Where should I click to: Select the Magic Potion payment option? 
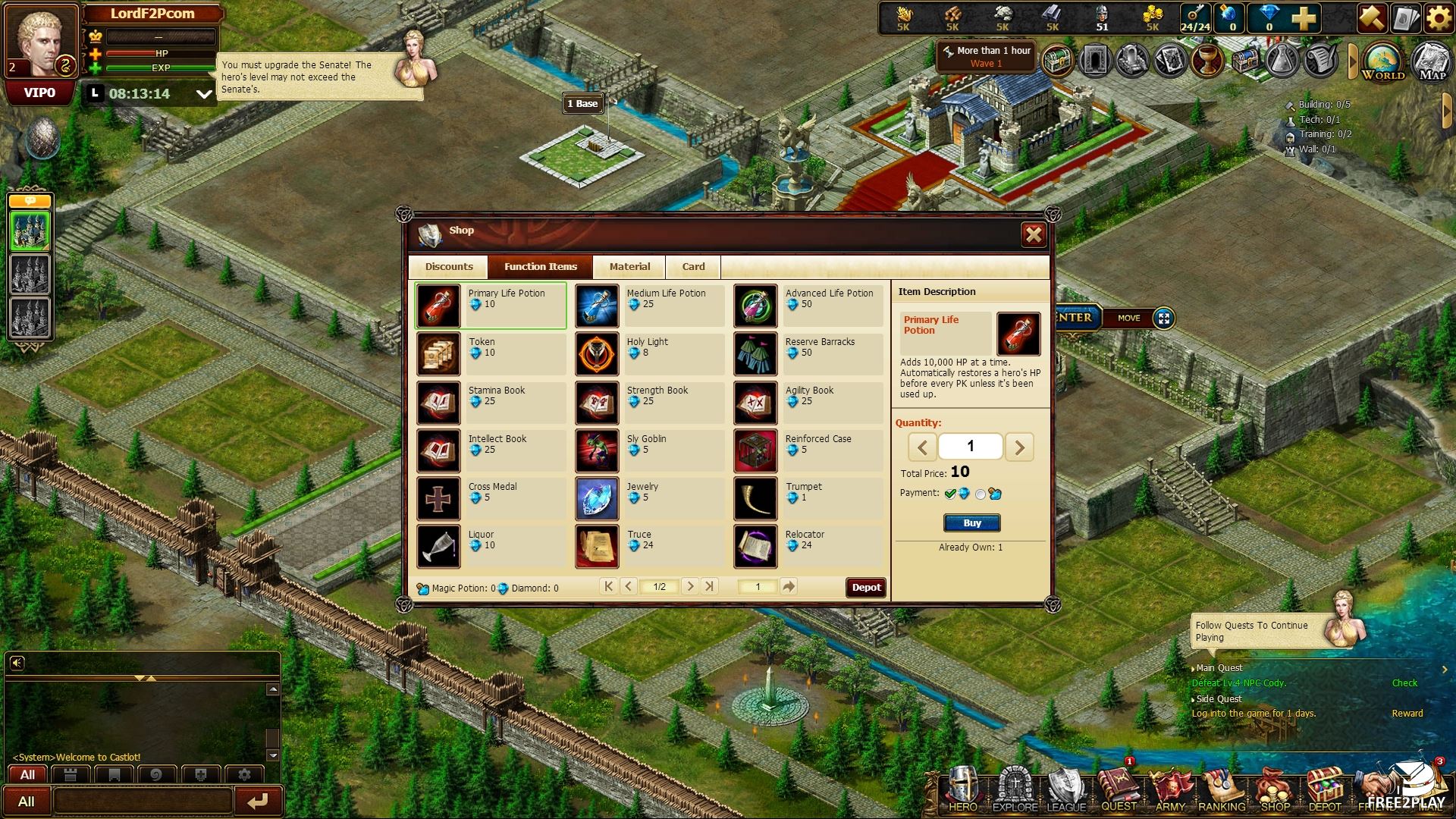tap(981, 494)
